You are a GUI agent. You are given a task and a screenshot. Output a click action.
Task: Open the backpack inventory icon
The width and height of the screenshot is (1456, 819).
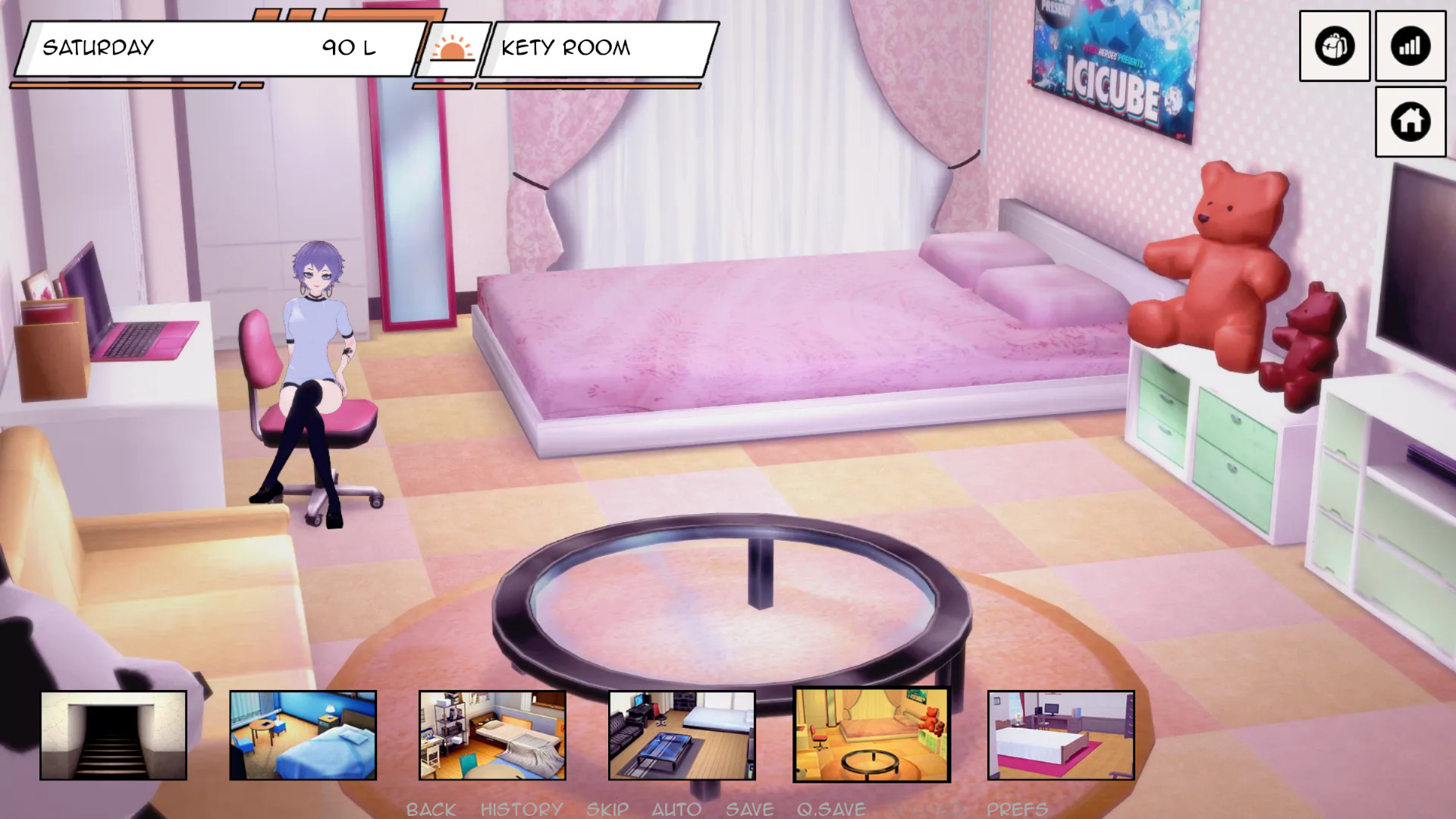(x=1334, y=46)
